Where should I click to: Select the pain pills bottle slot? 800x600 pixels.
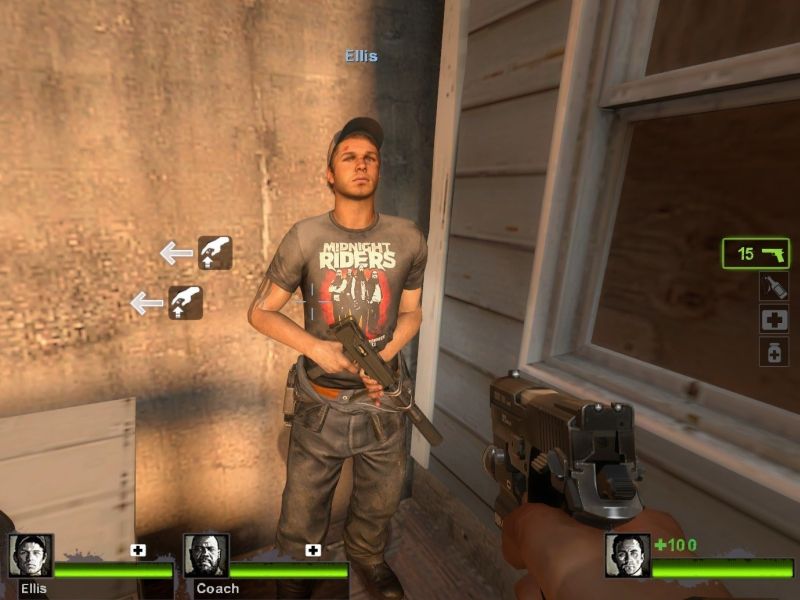(x=773, y=352)
